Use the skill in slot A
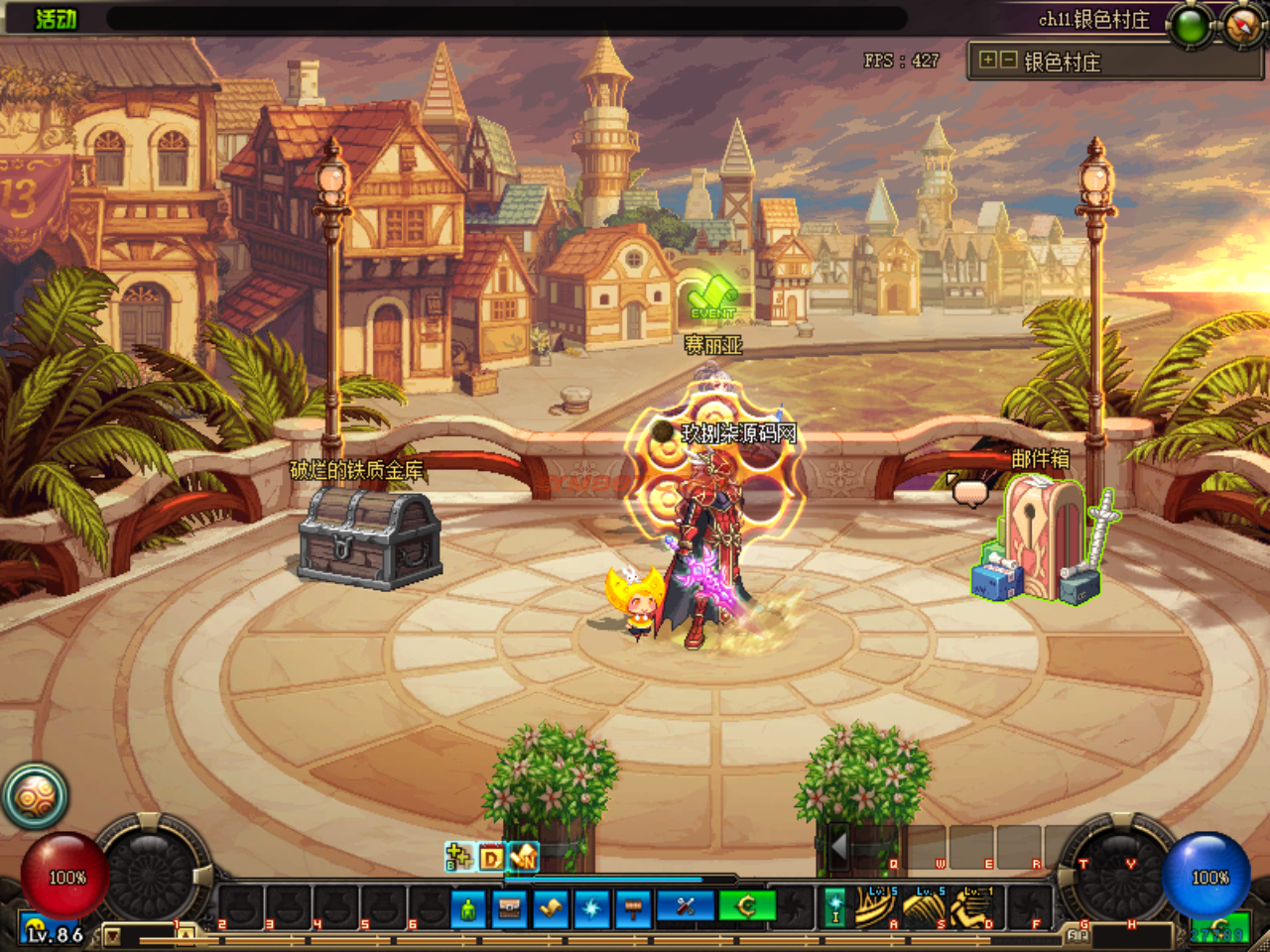This screenshot has width=1270, height=952. [x=876, y=907]
